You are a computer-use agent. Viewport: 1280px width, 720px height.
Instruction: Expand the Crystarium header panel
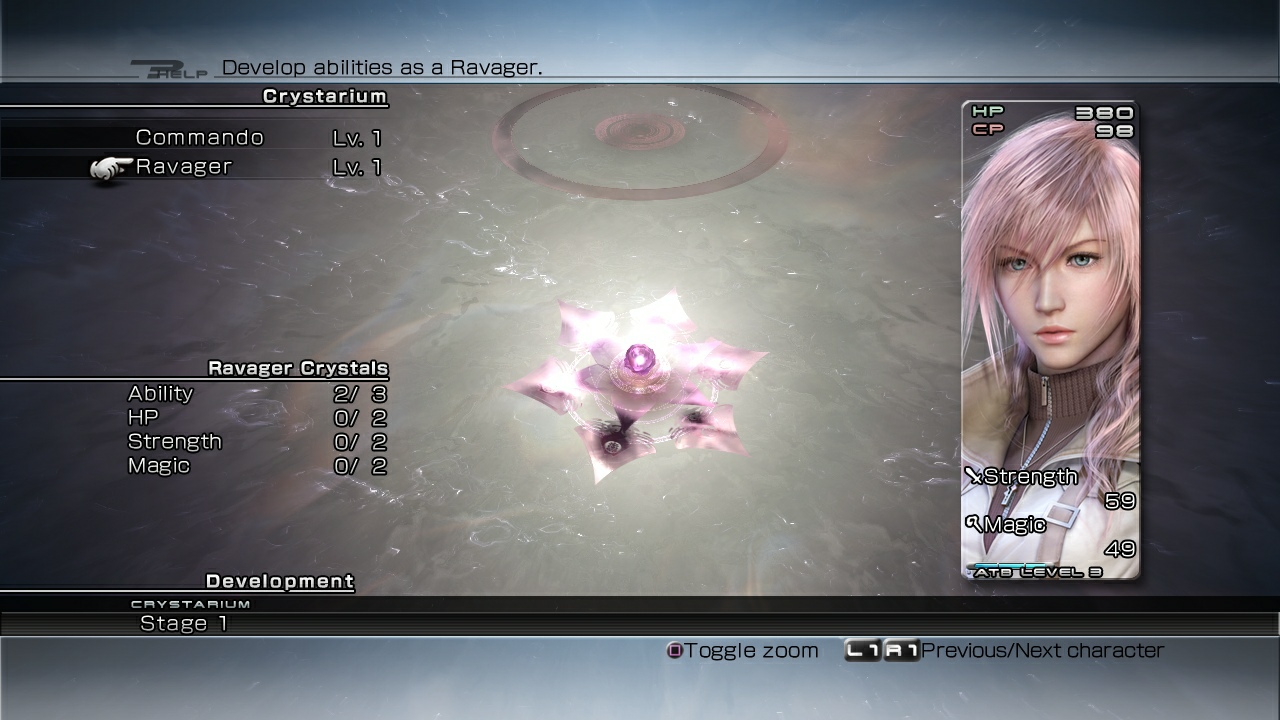(322, 96)
